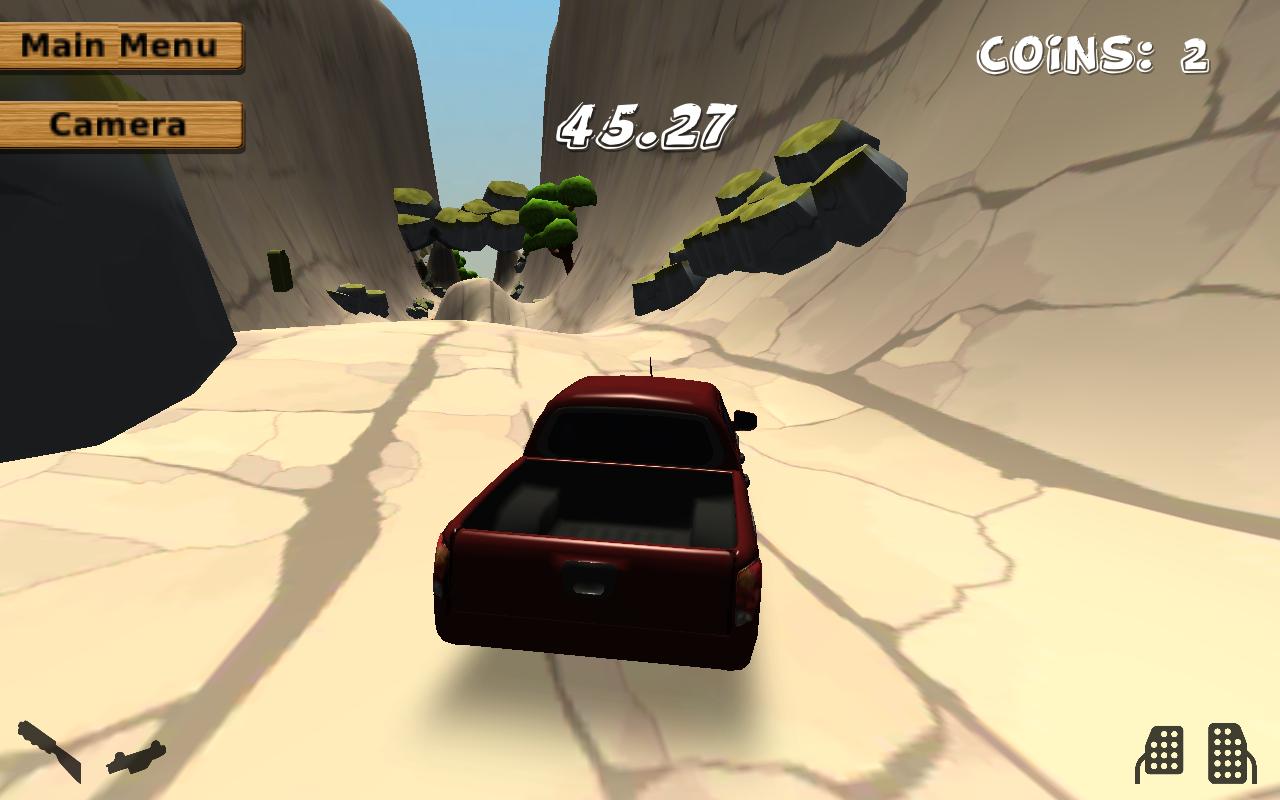Open the Main Menu
1280x800 pixels.
[x=120, y=46]
